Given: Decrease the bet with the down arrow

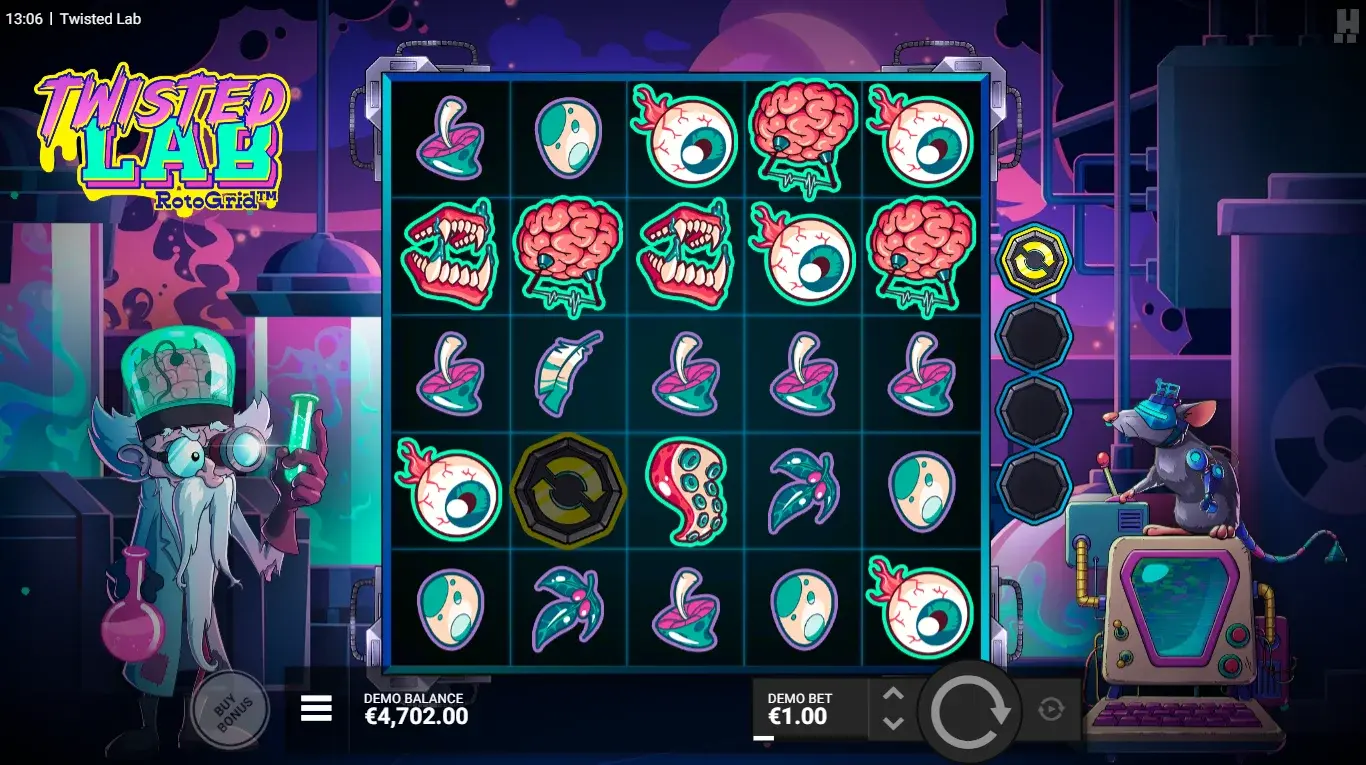Looking at the screenshot, I should tap(893, 722).
